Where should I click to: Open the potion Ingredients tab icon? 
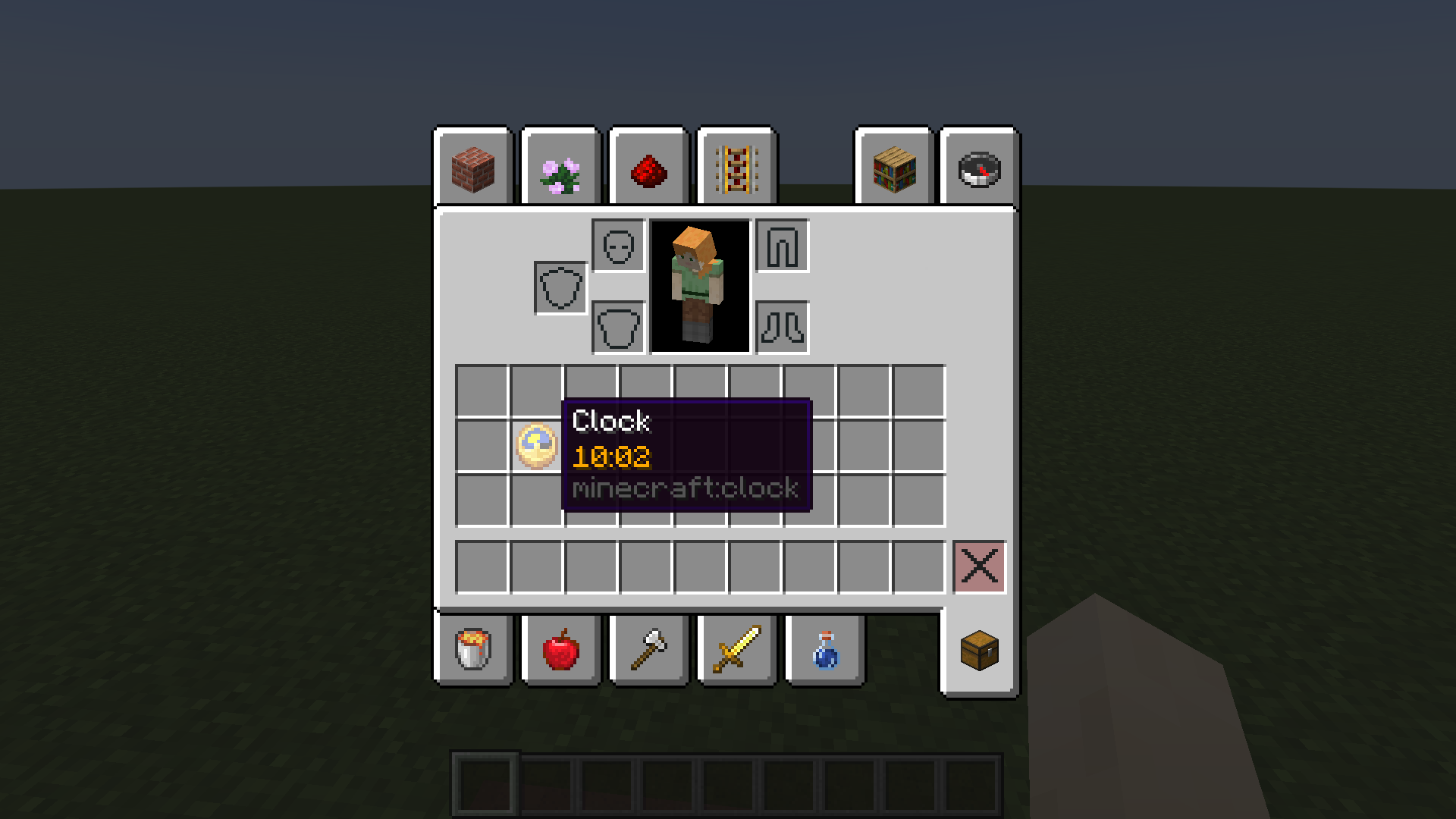(x=824, y=651)
